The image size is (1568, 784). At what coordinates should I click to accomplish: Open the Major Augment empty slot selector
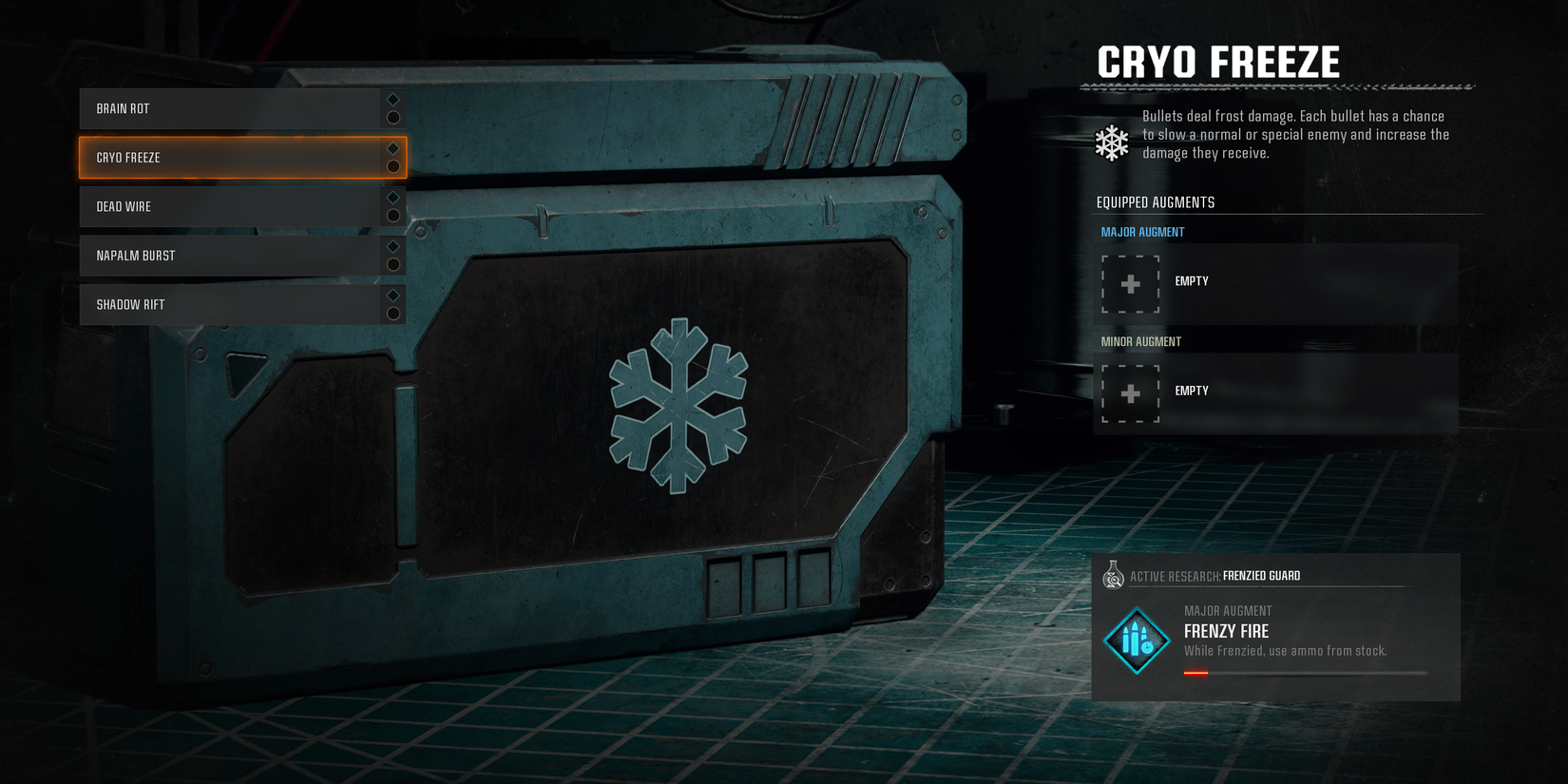(x=1273, y=281)
